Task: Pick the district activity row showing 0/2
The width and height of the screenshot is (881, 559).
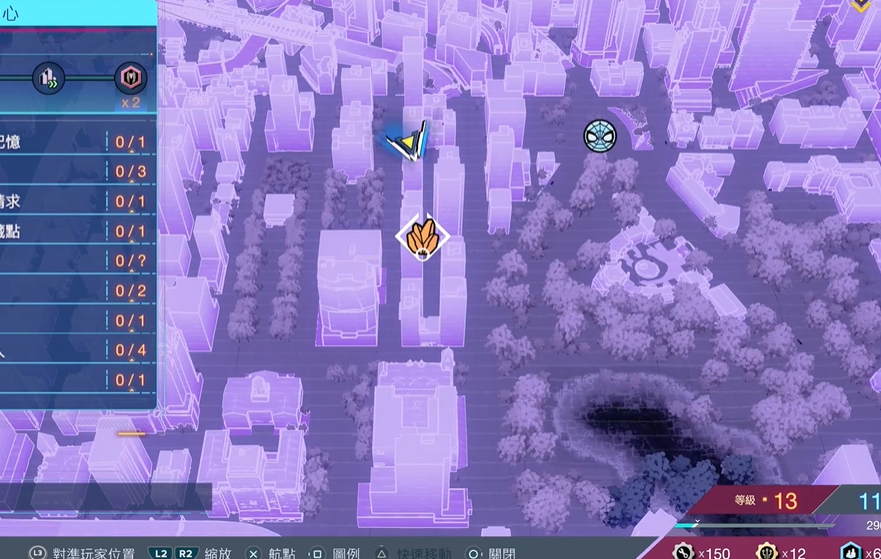Action: coord(75,292)
